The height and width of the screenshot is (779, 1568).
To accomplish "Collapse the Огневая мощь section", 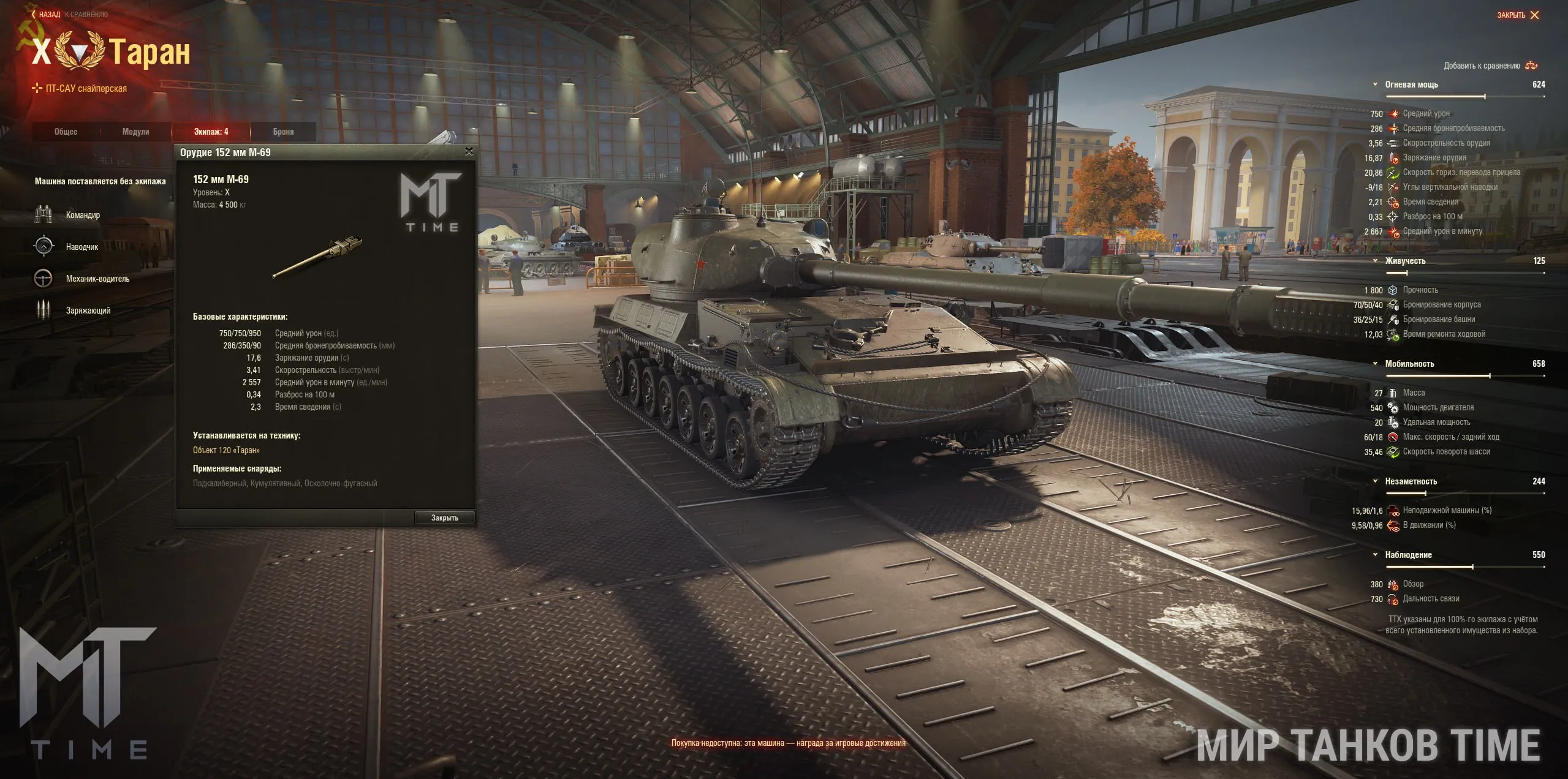I will click(x=1376, y=85).
